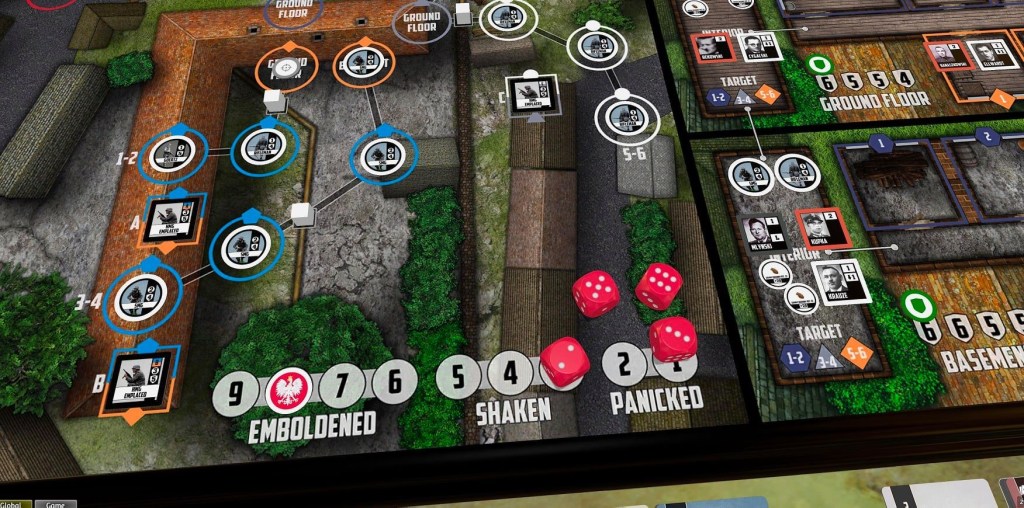Click the green shield on Basement track
This screenshot has height=508, width=1024.
click(x=917, y=306)
